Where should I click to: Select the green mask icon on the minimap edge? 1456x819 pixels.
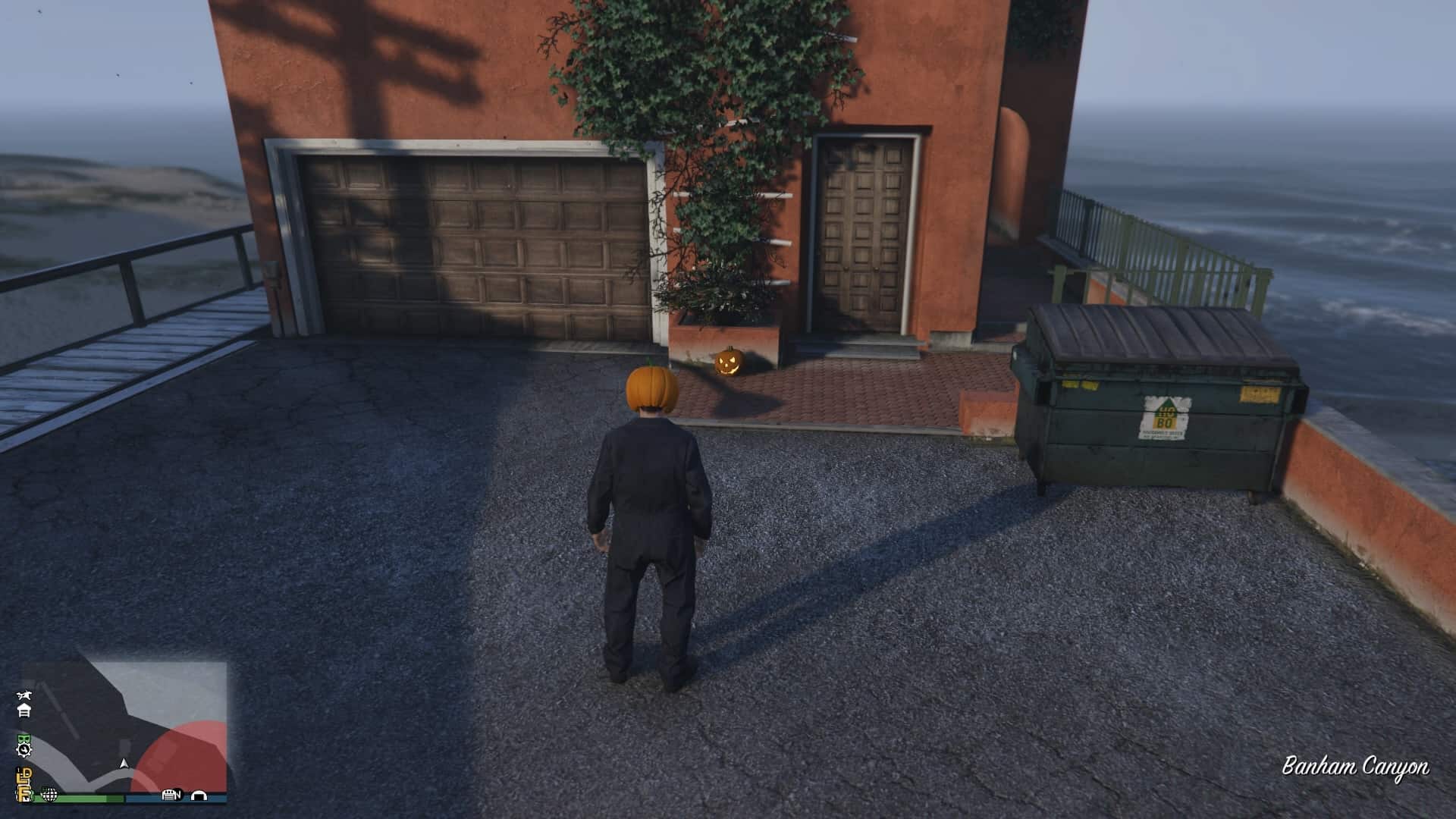(24, 739)
